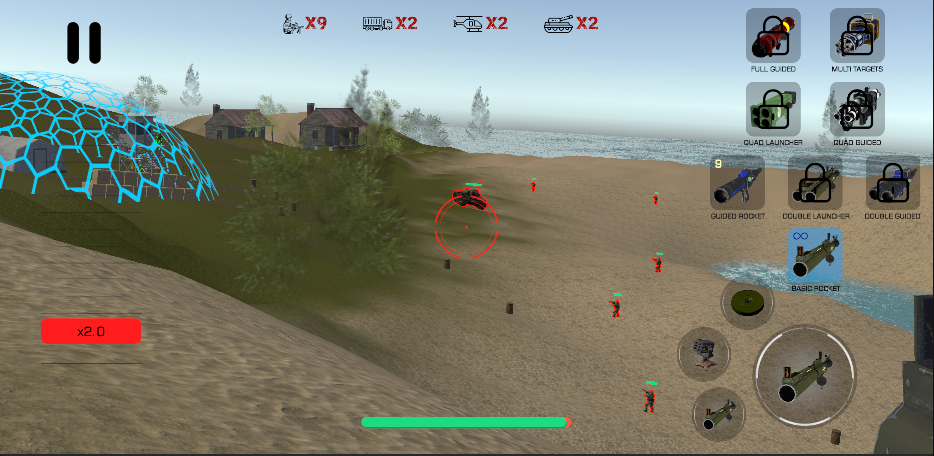Tap the small rocket launcher button
The image size is (934, 456).
pyautogui.click(x=718, y=412)
